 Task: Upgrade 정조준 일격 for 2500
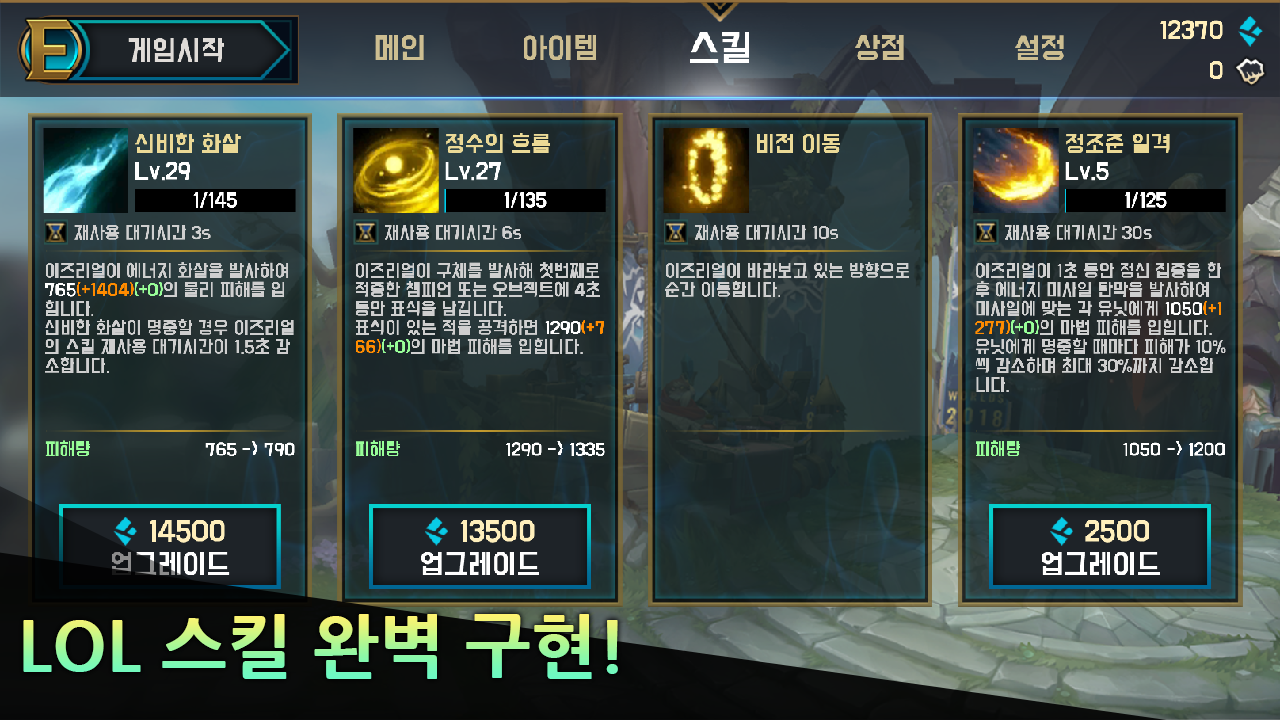coord(1100,546)
